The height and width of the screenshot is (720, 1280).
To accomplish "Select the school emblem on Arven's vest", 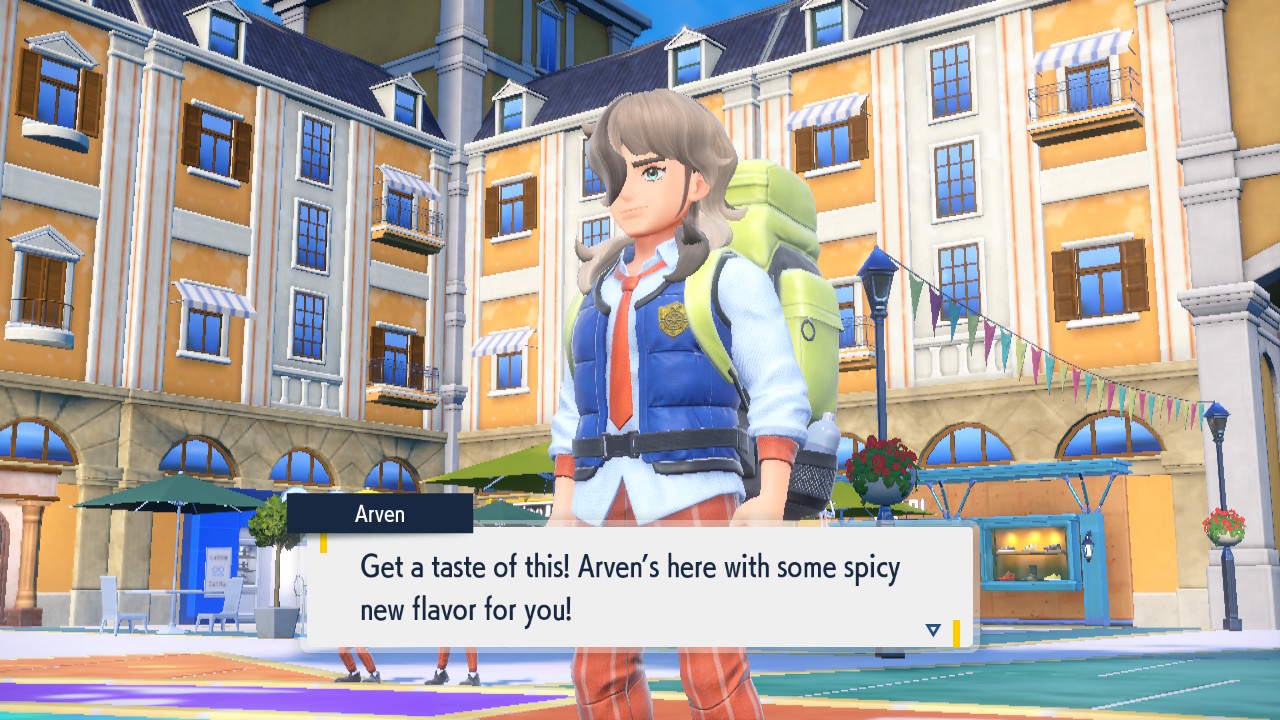I will (x=672, y=318).
